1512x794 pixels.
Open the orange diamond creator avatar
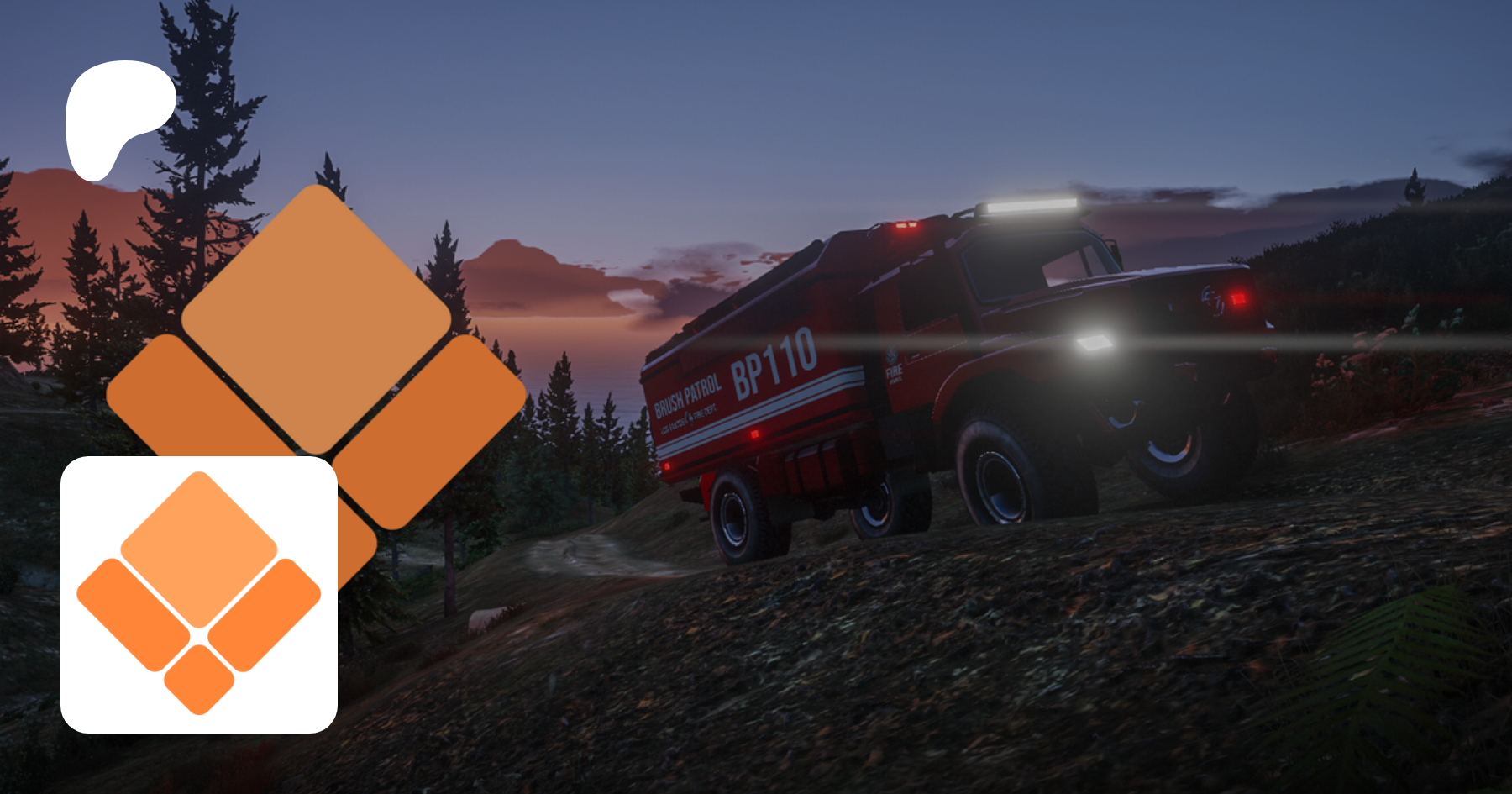199,594
